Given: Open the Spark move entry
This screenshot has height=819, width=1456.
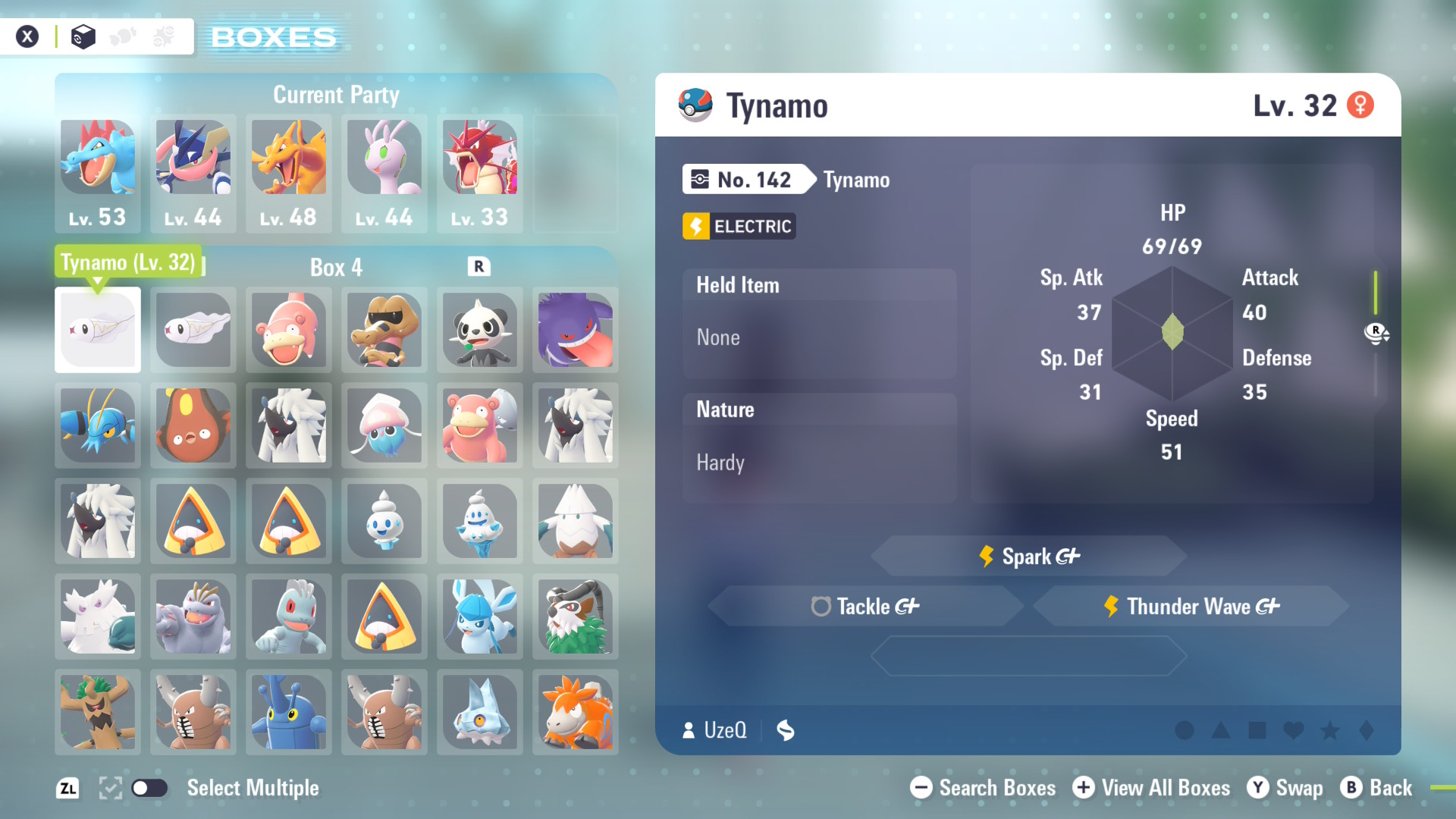Looking at the screenshot, I should [1029, 557].
